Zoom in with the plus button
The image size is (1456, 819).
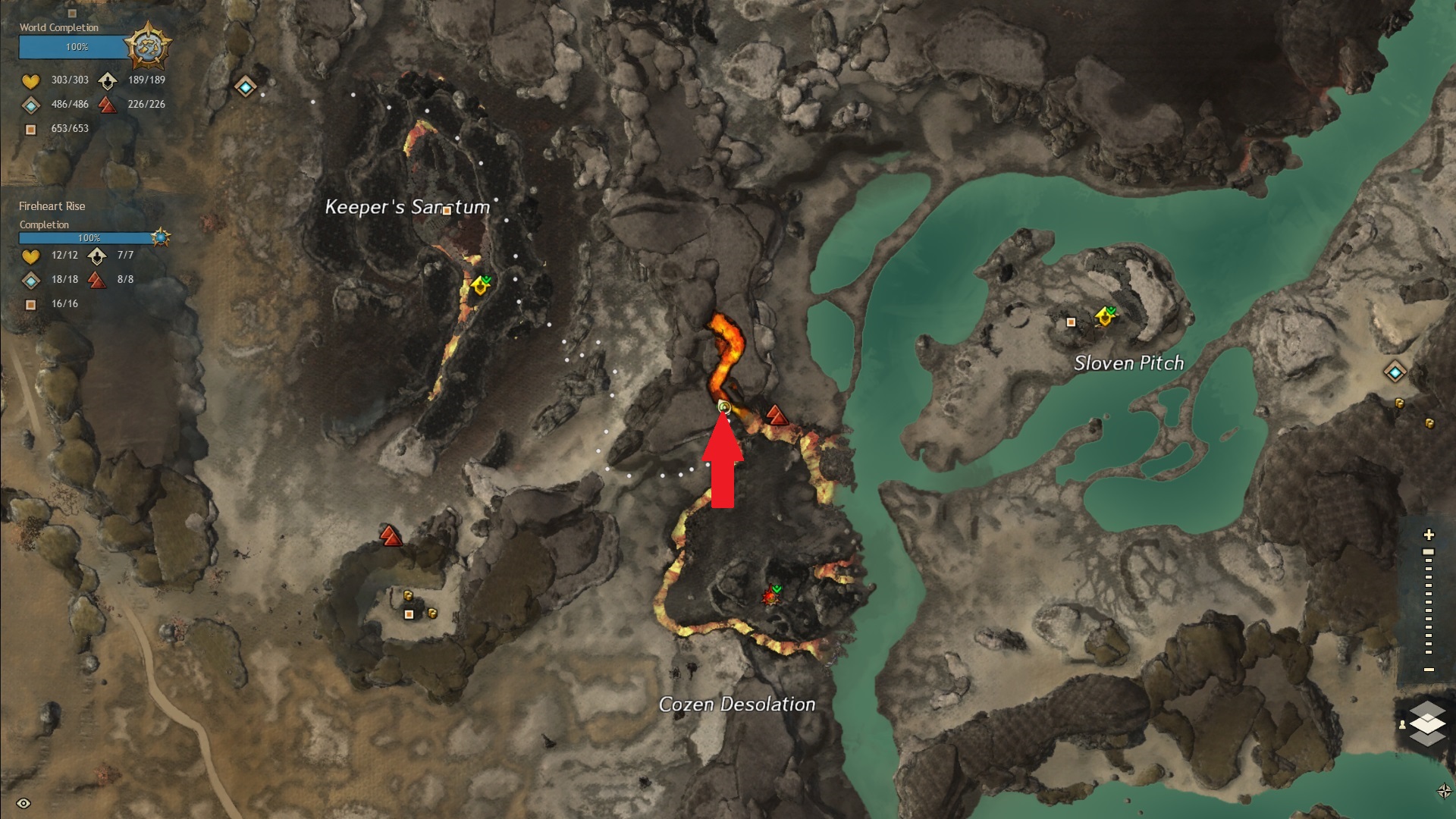[x=1429, y=535]
